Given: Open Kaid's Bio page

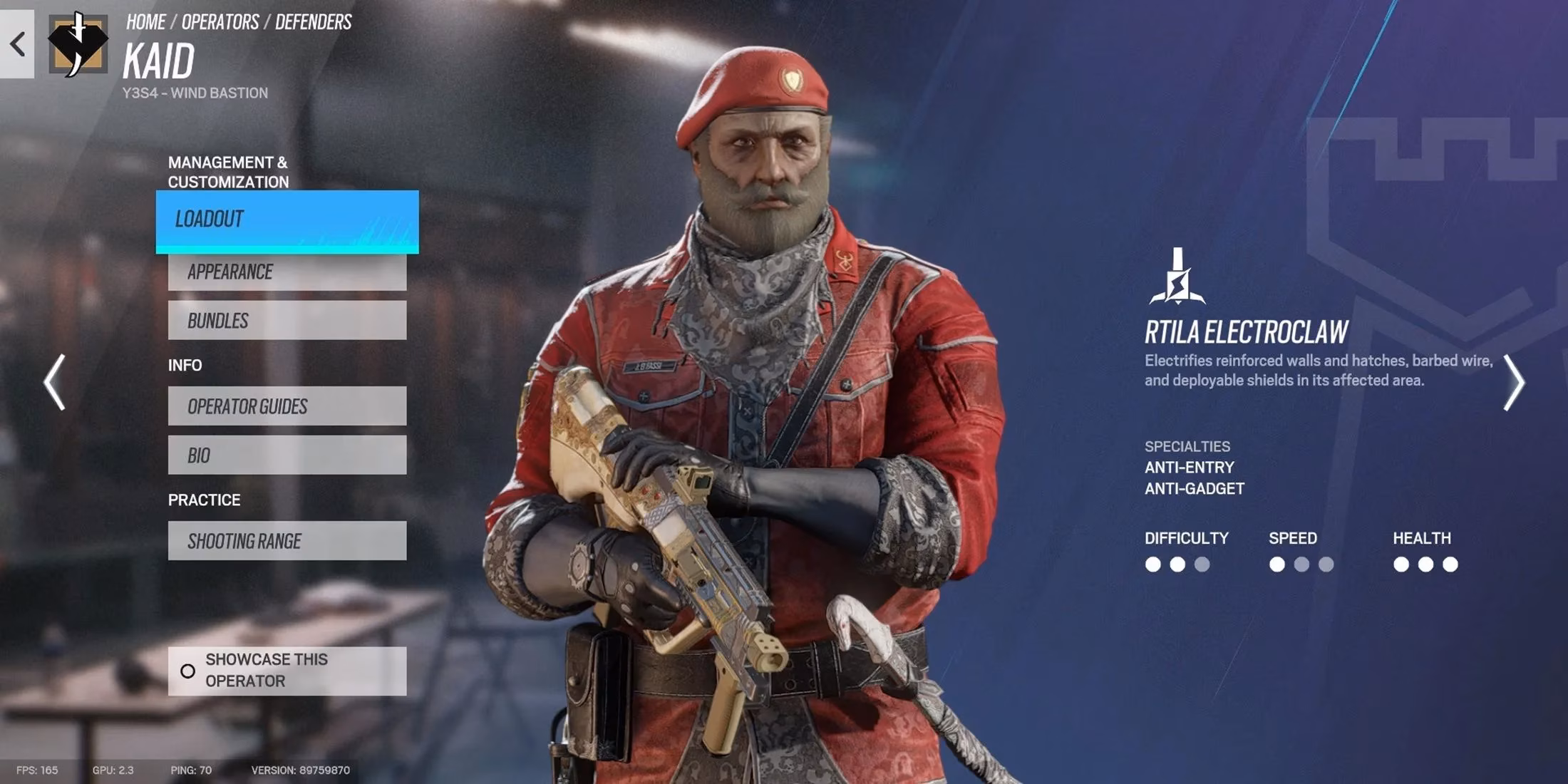Looking at the screenshot, I should point(287,455).
